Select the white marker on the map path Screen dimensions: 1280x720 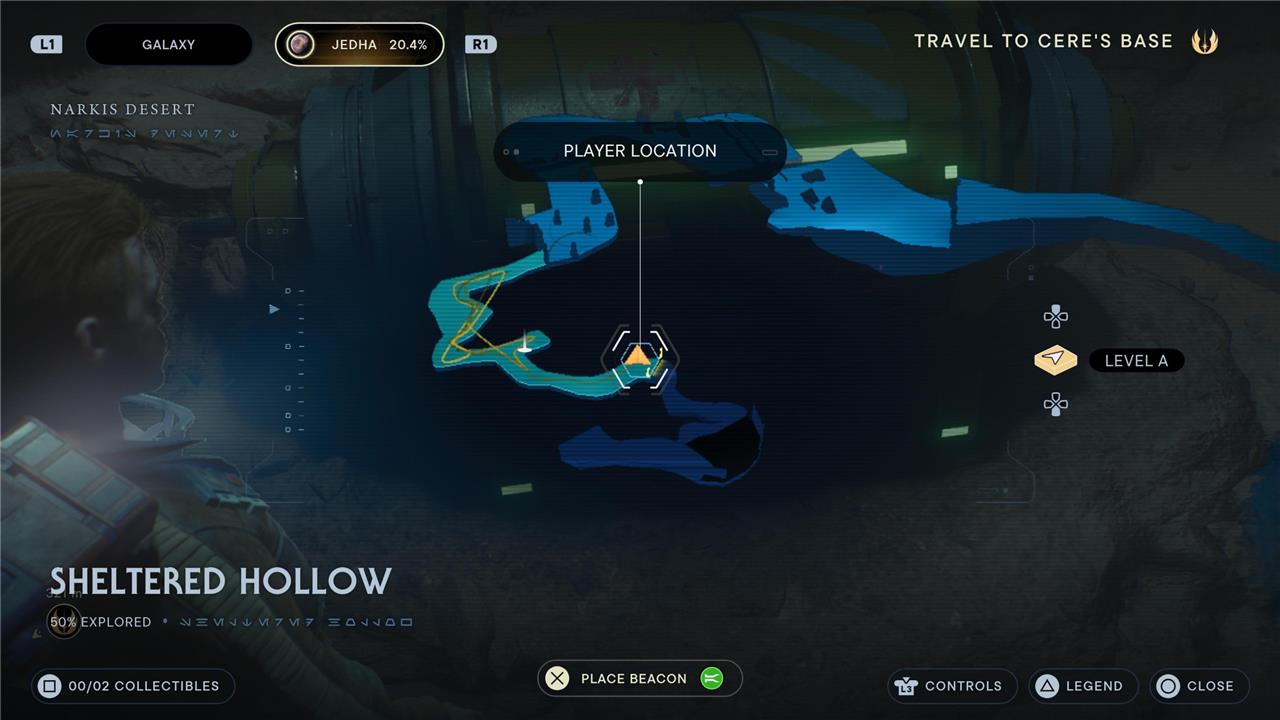tap(524, 346)
